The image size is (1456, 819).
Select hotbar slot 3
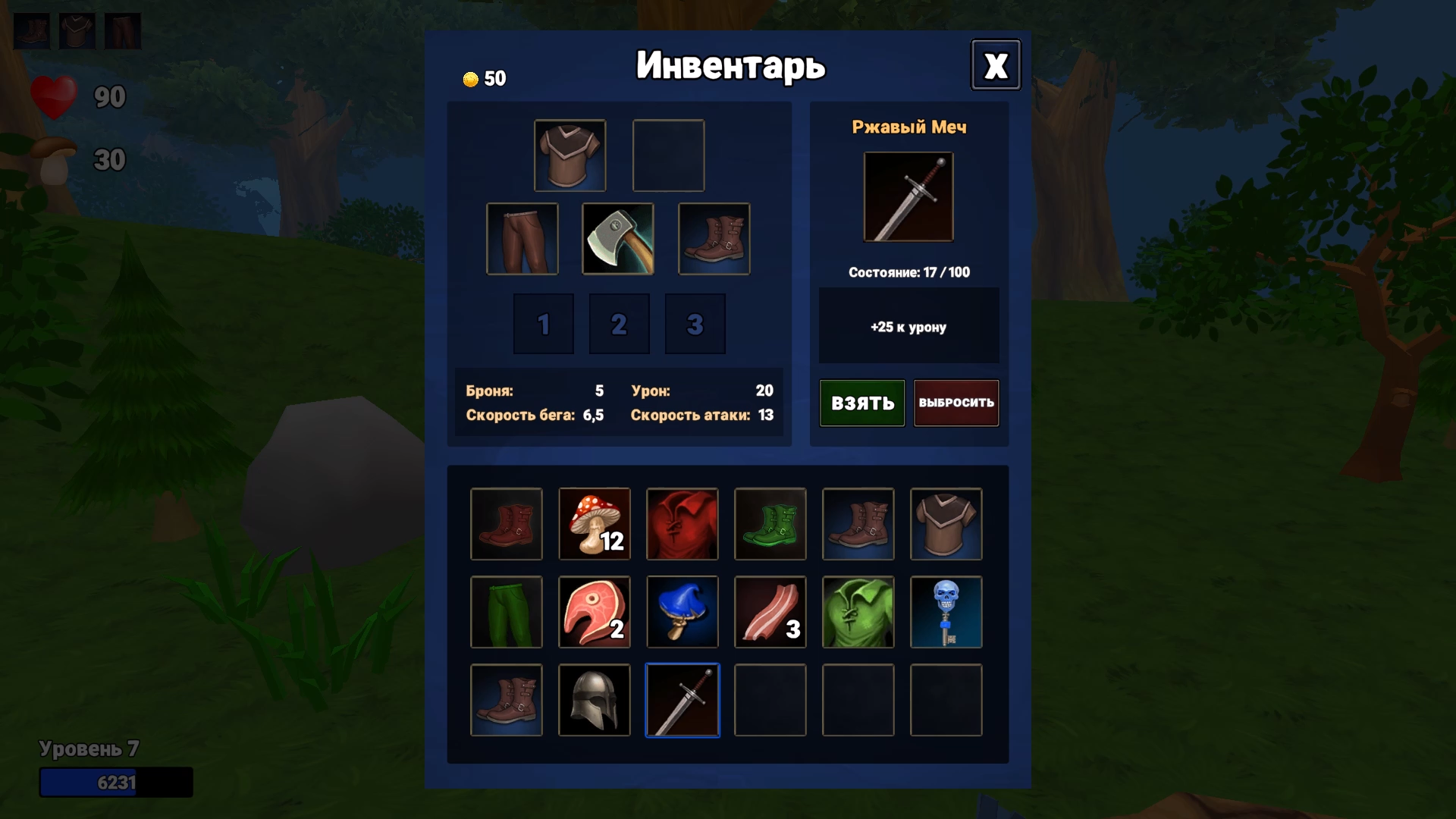(695, 324)
